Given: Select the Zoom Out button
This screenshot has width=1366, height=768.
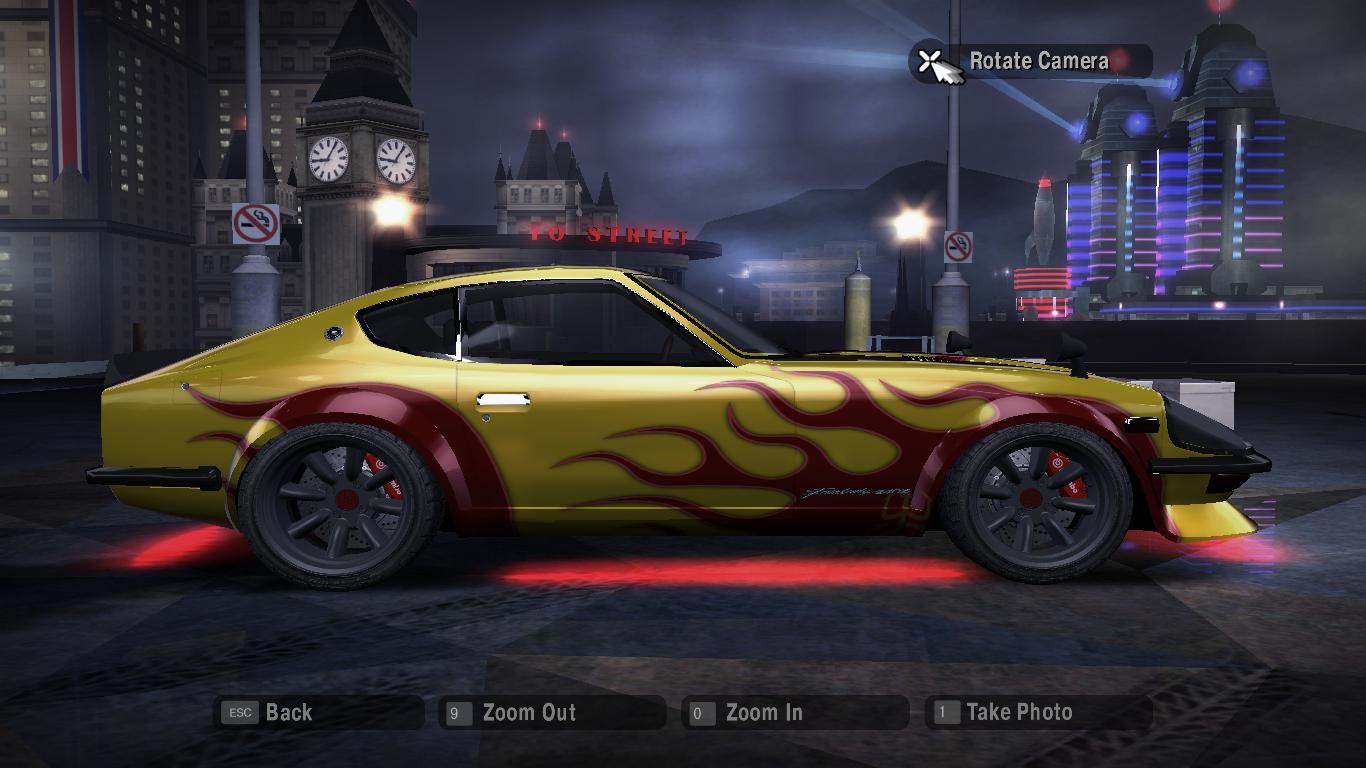Looking at the screenshot, I should pyautogui.click(x=528, y=713).
